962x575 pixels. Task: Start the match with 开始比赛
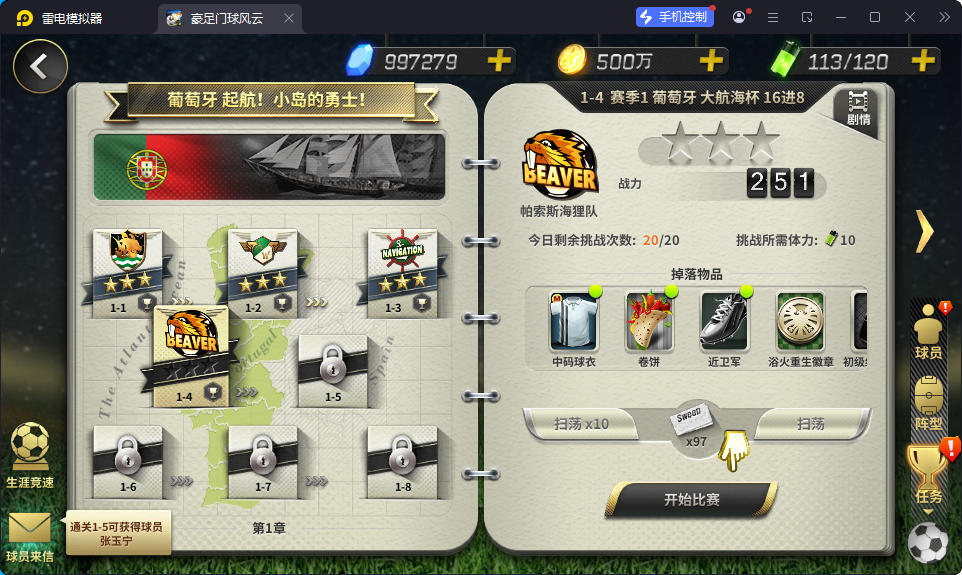point(691,499)
